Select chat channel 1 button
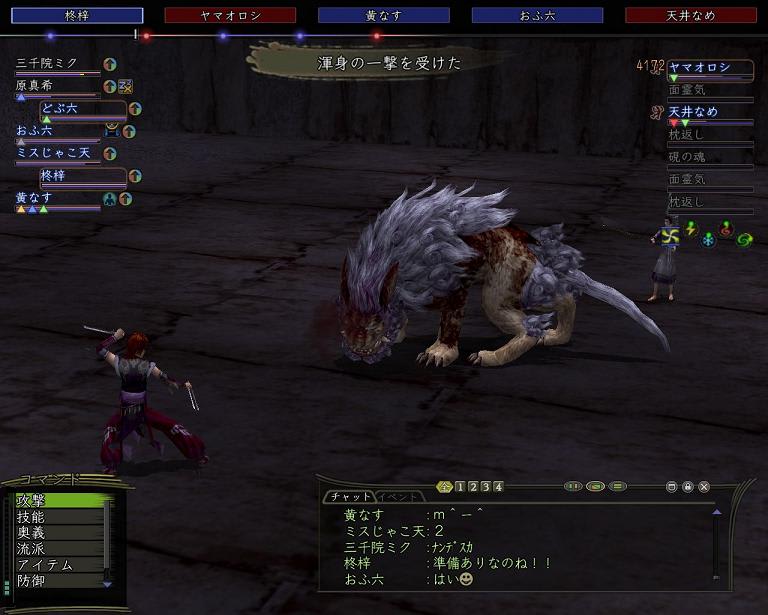 click(460, 487)
